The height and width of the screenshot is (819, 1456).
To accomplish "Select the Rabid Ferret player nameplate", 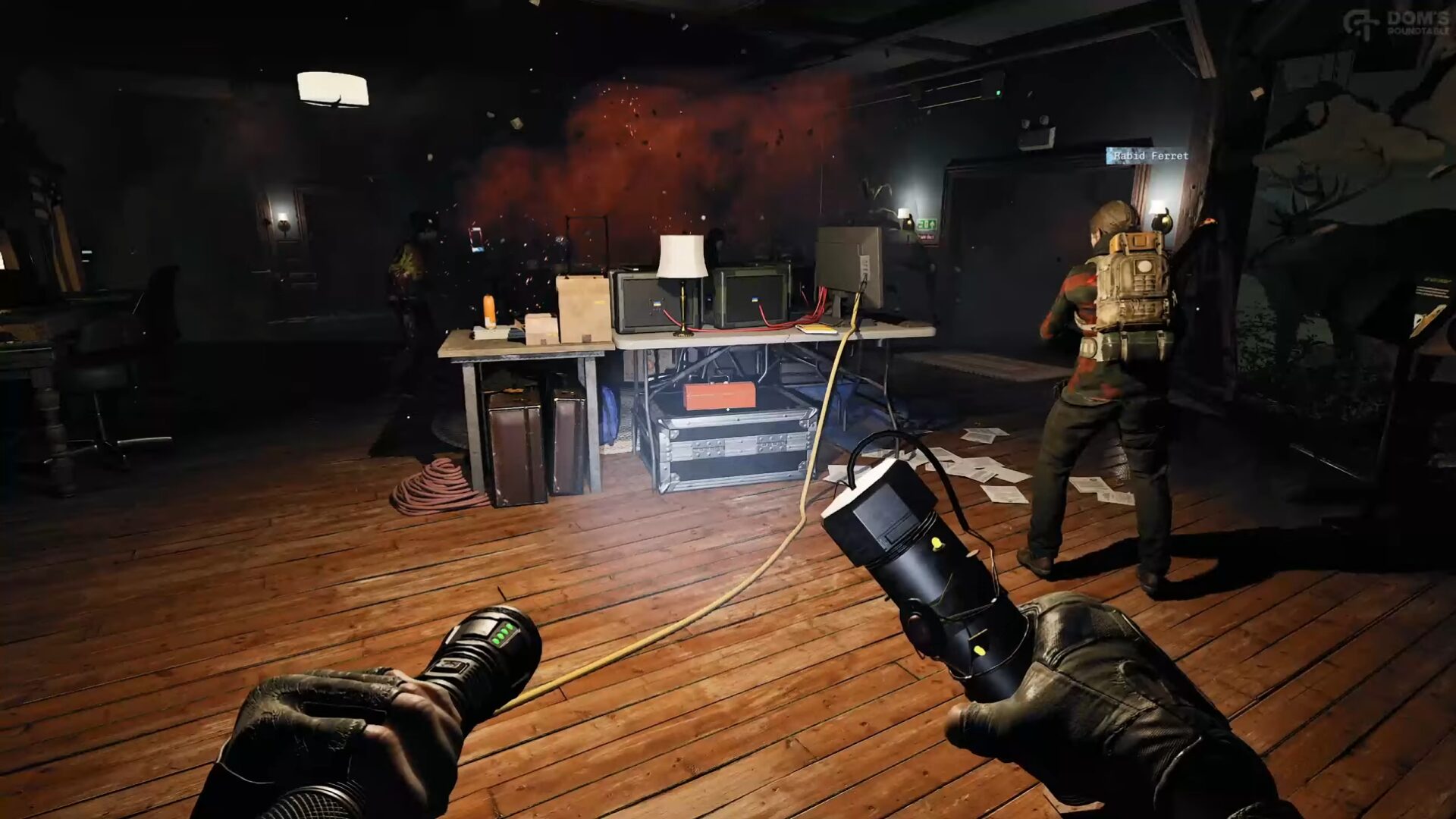I will 1148,155.
